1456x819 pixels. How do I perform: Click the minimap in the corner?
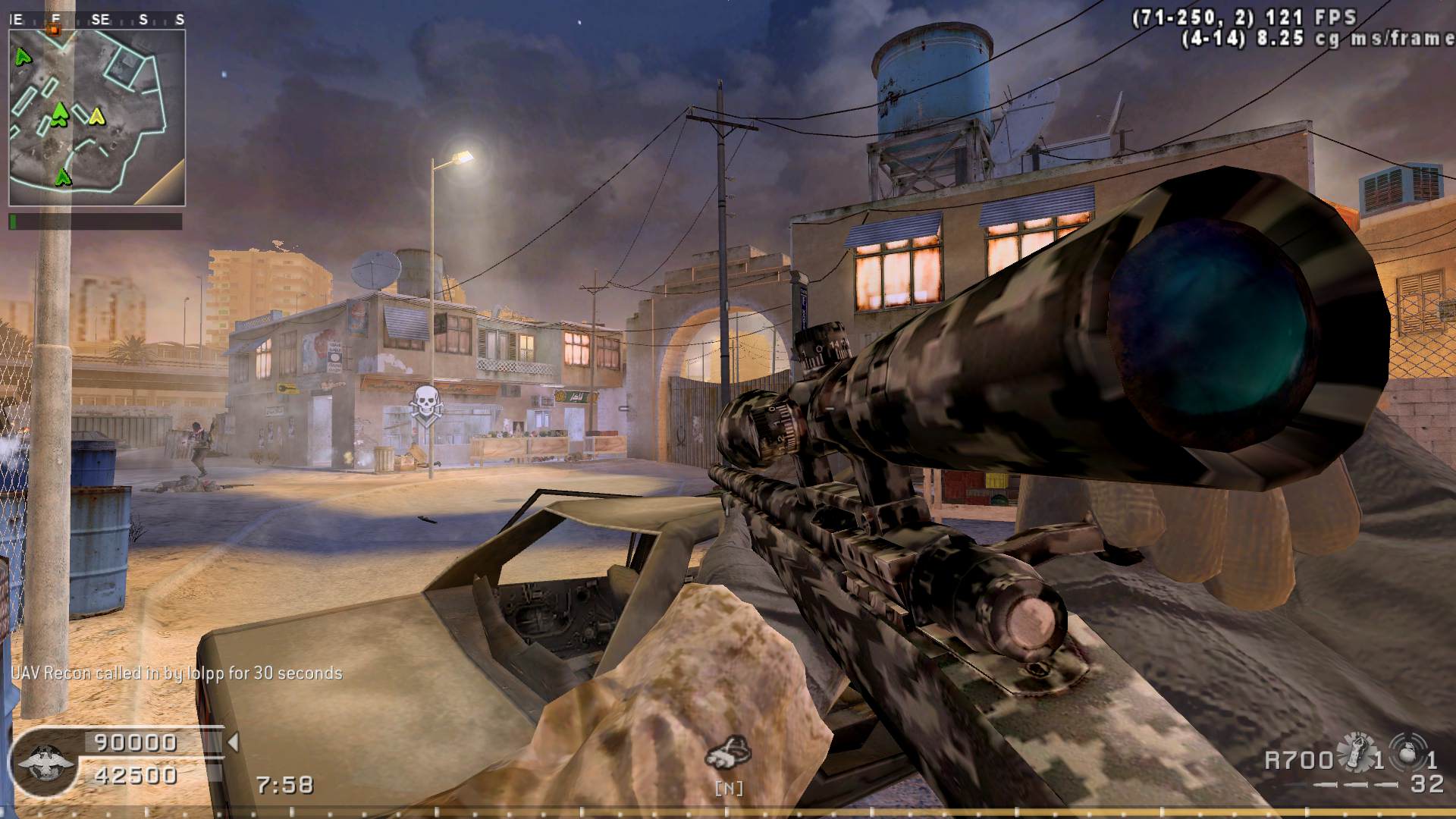point(96,118)
